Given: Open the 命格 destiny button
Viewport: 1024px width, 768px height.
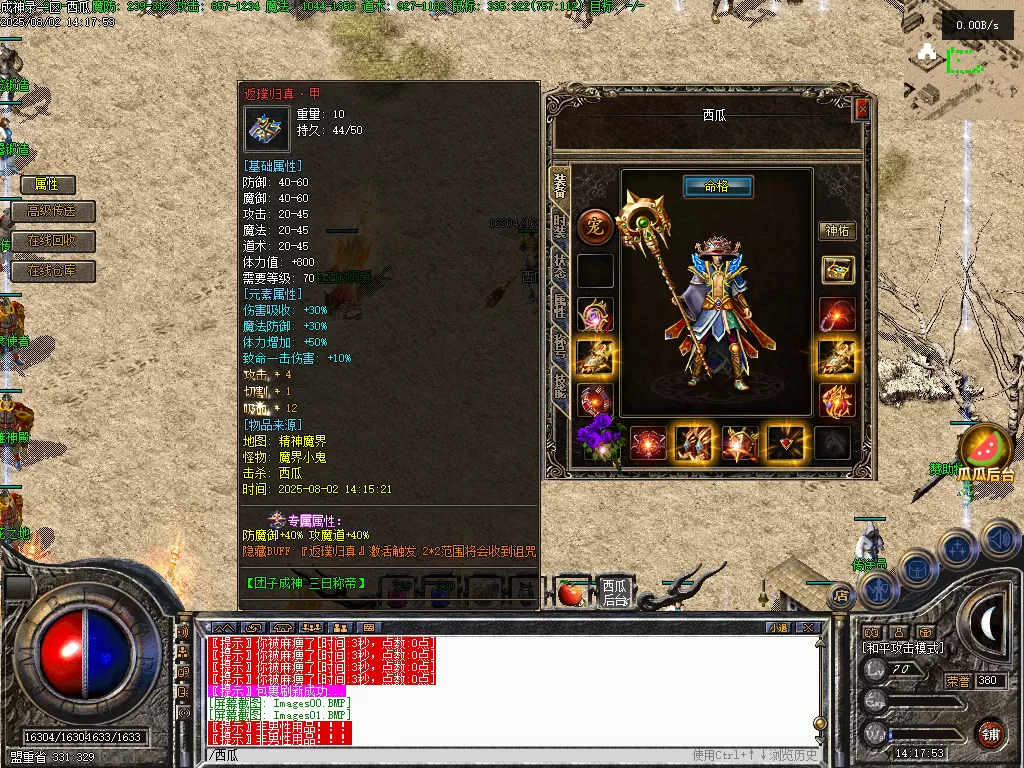Looking at the screenshot, I should (x=718, y=187).
